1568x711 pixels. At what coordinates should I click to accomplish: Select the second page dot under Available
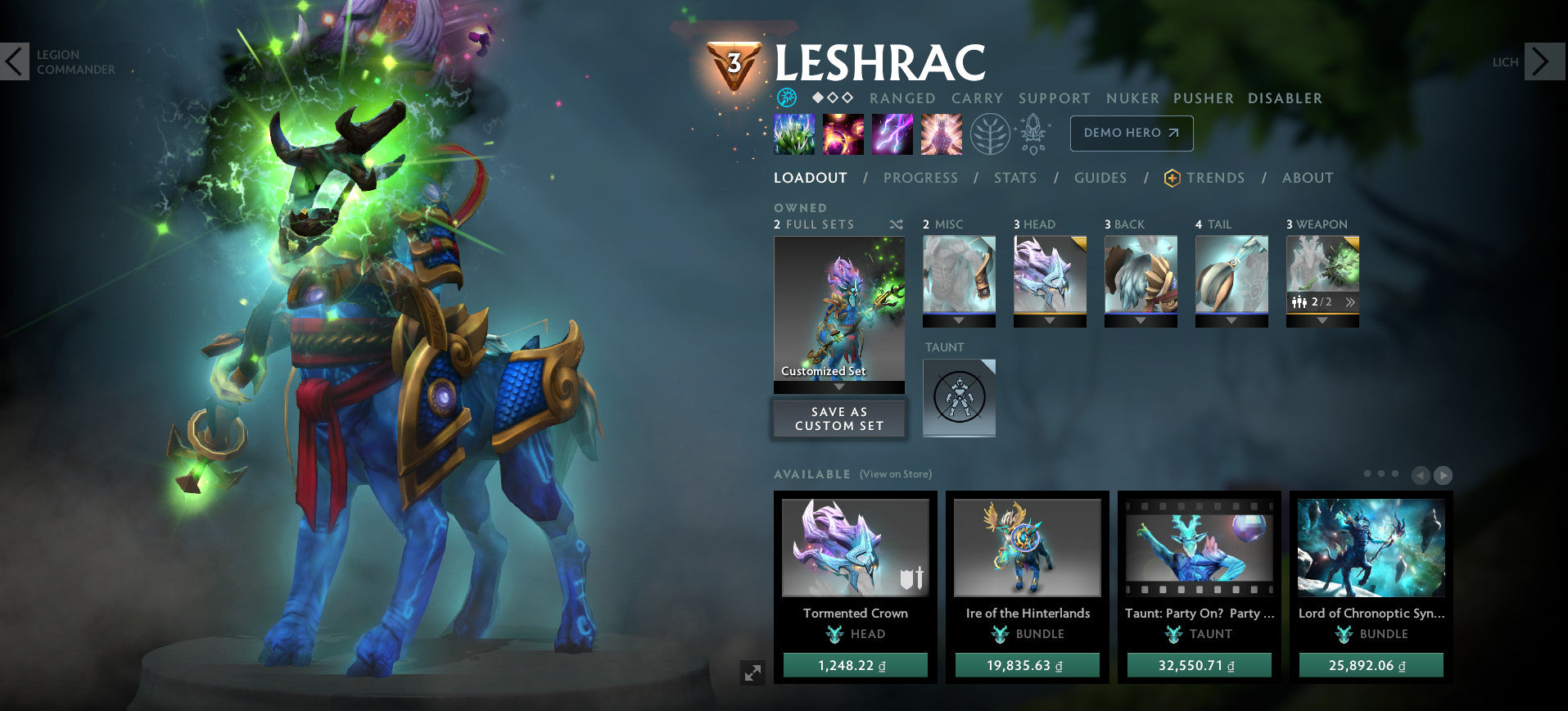click(1382, 473)
